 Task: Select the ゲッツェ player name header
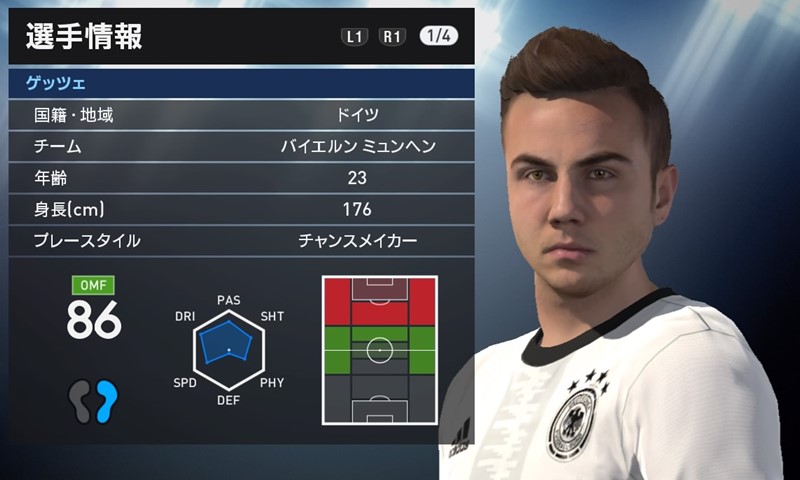point(240,83)
